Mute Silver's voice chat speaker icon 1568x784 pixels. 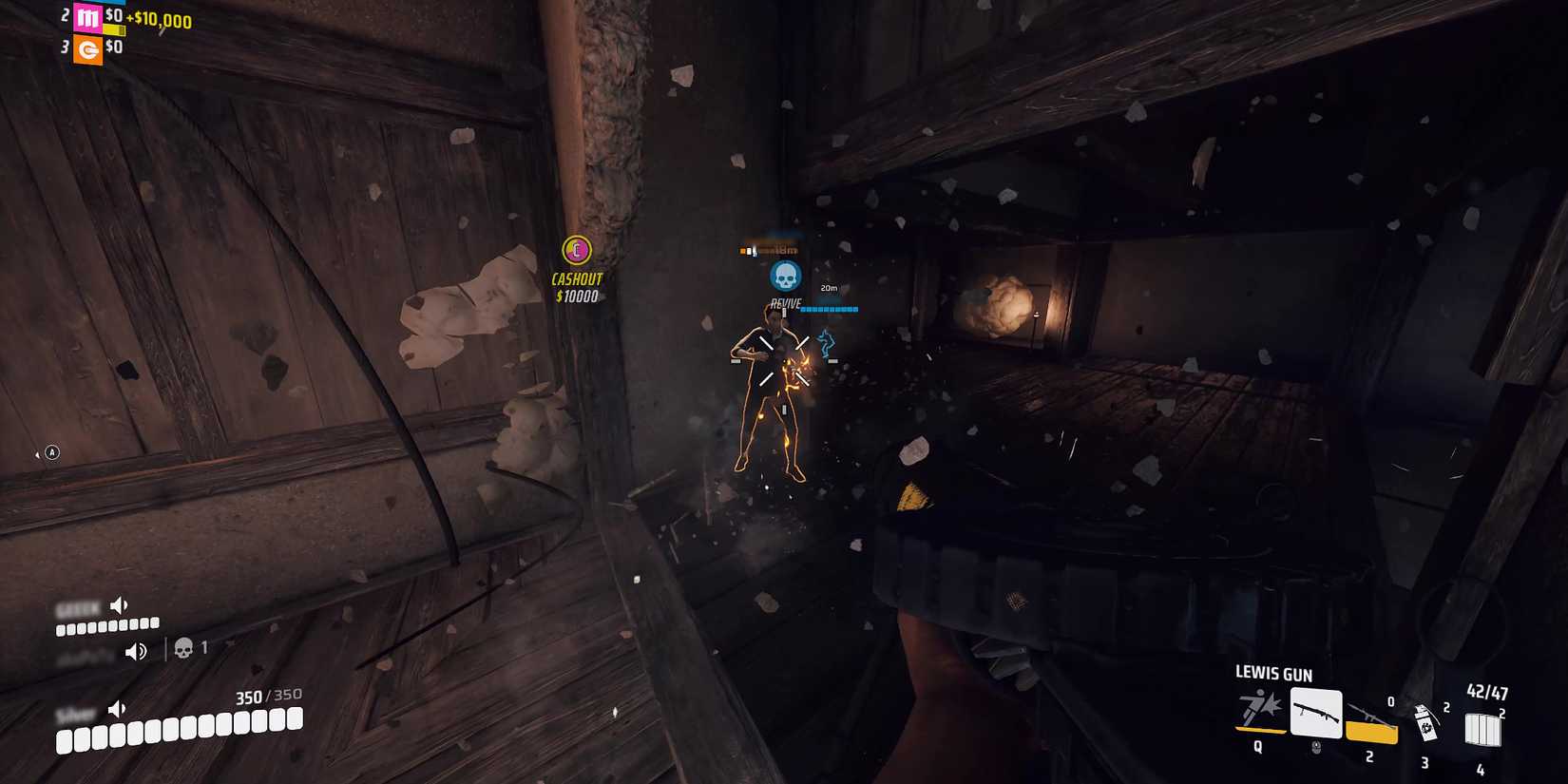116,710
